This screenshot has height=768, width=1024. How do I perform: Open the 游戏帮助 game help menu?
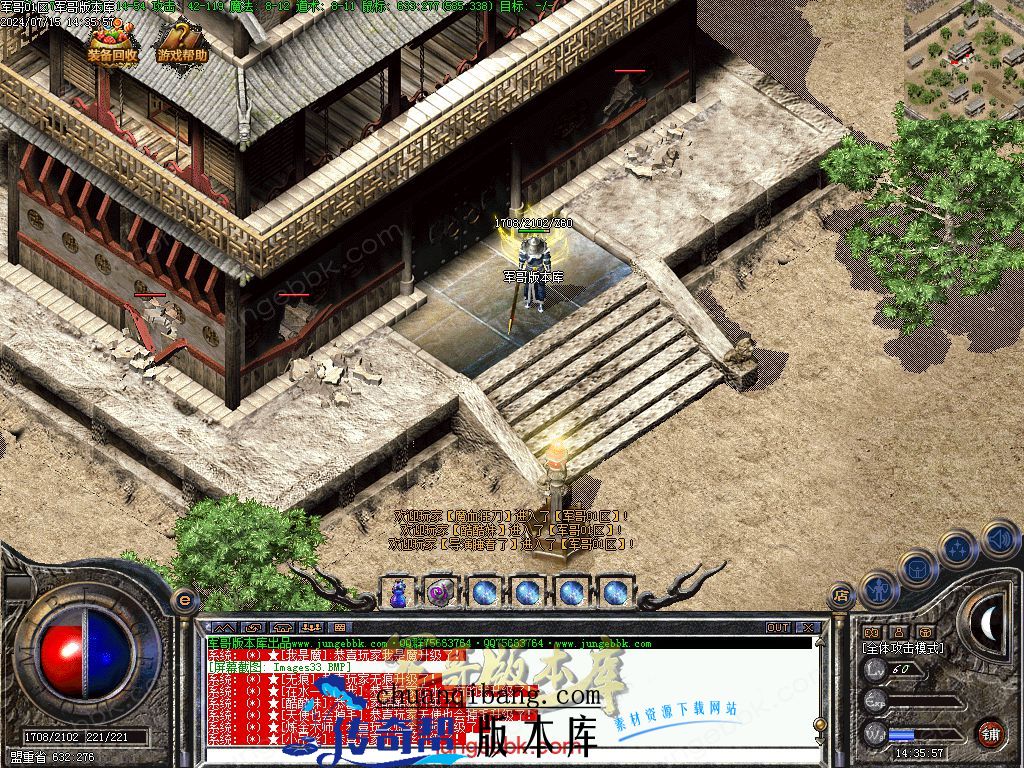point(181,44)
